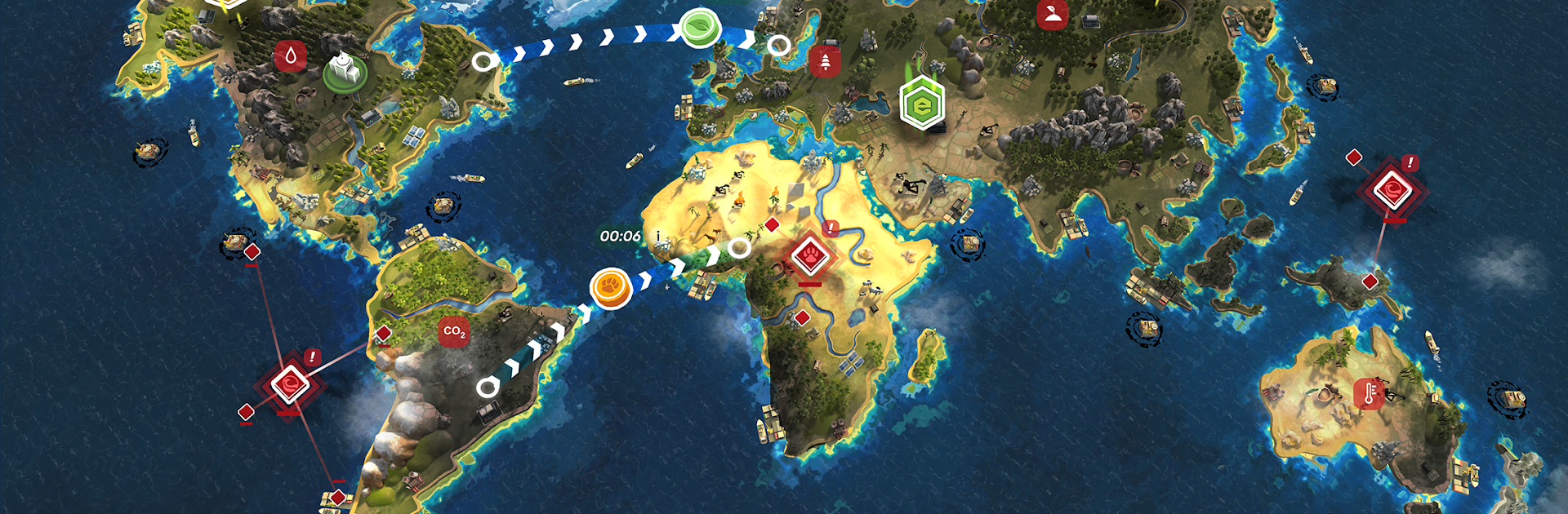Open the red paw print alert marker
Image resolution: width=1568 pixels, height=514 pixels.
pyautogui.click(x=809, y=256)
